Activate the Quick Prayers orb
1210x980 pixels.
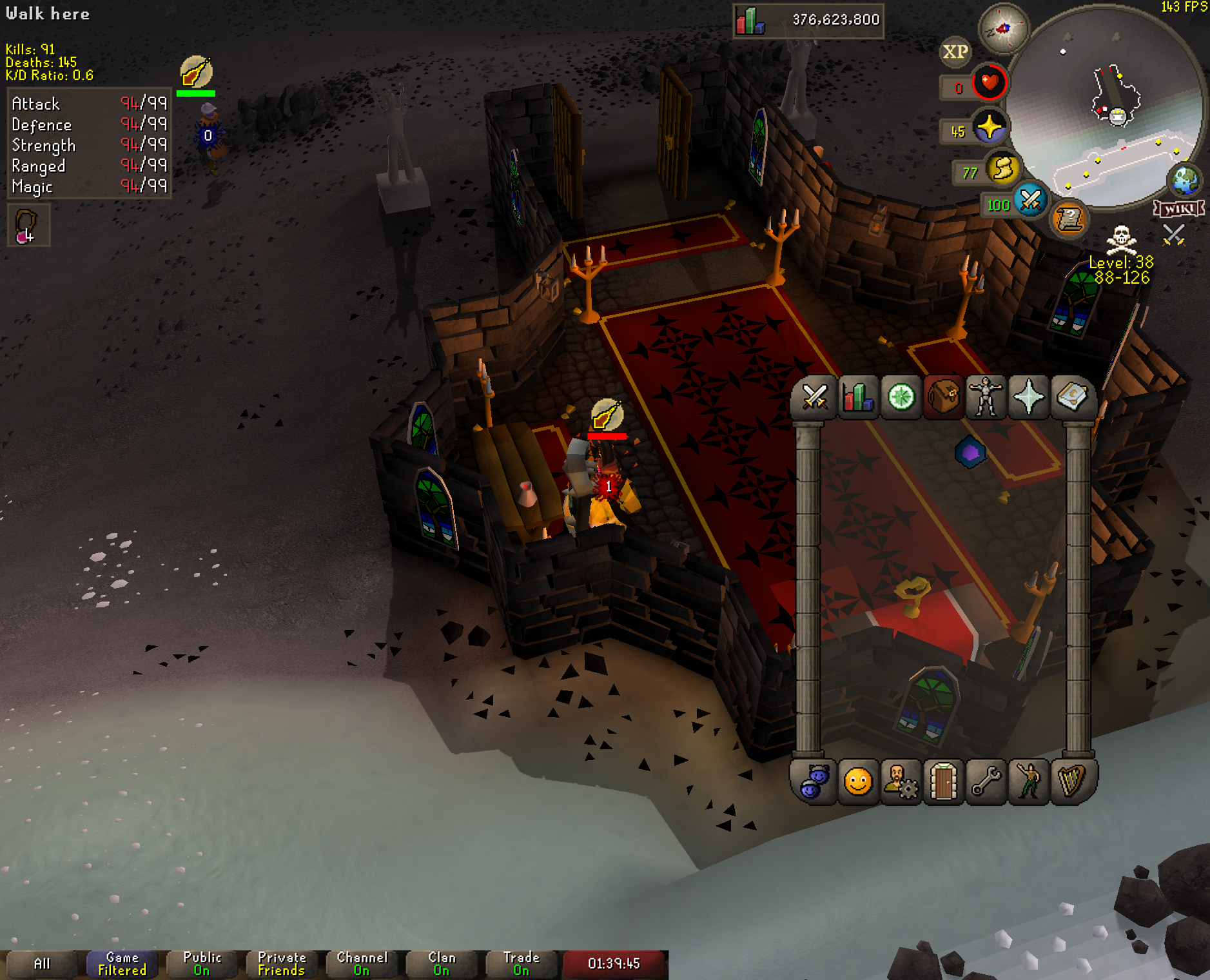pos(989,127)
